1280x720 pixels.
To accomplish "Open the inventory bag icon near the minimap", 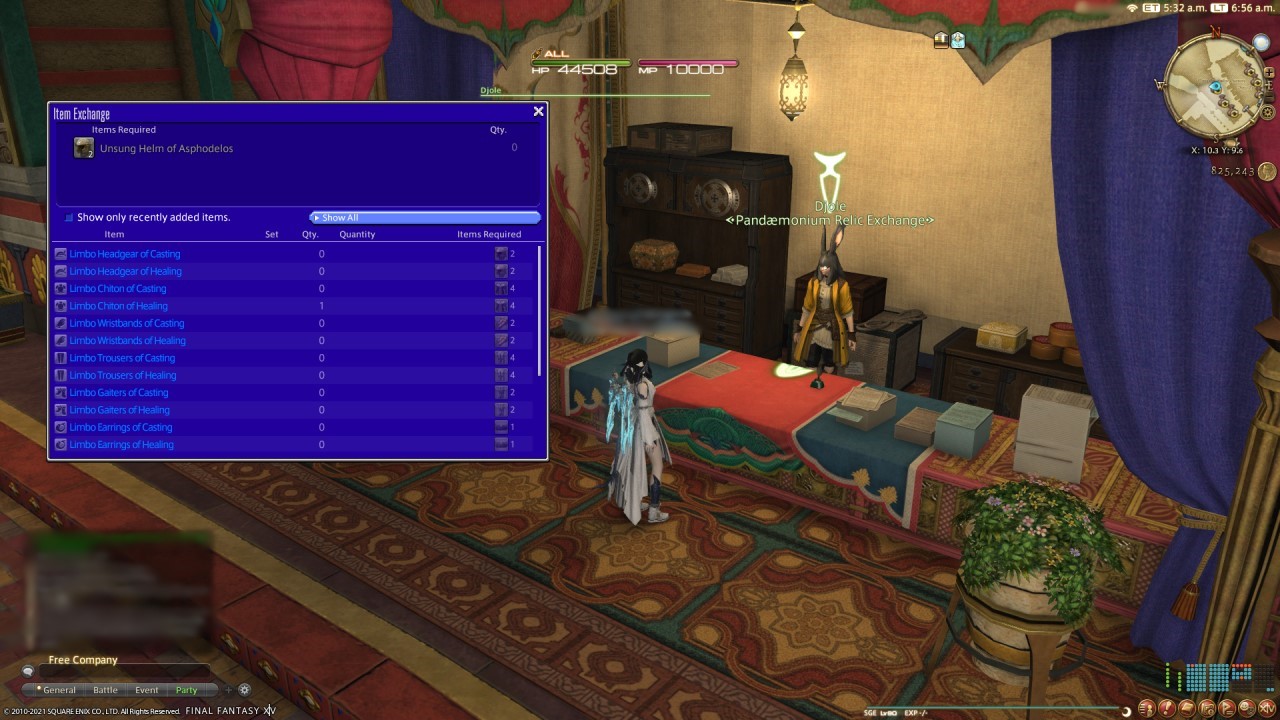I will [x=940, y=39].
